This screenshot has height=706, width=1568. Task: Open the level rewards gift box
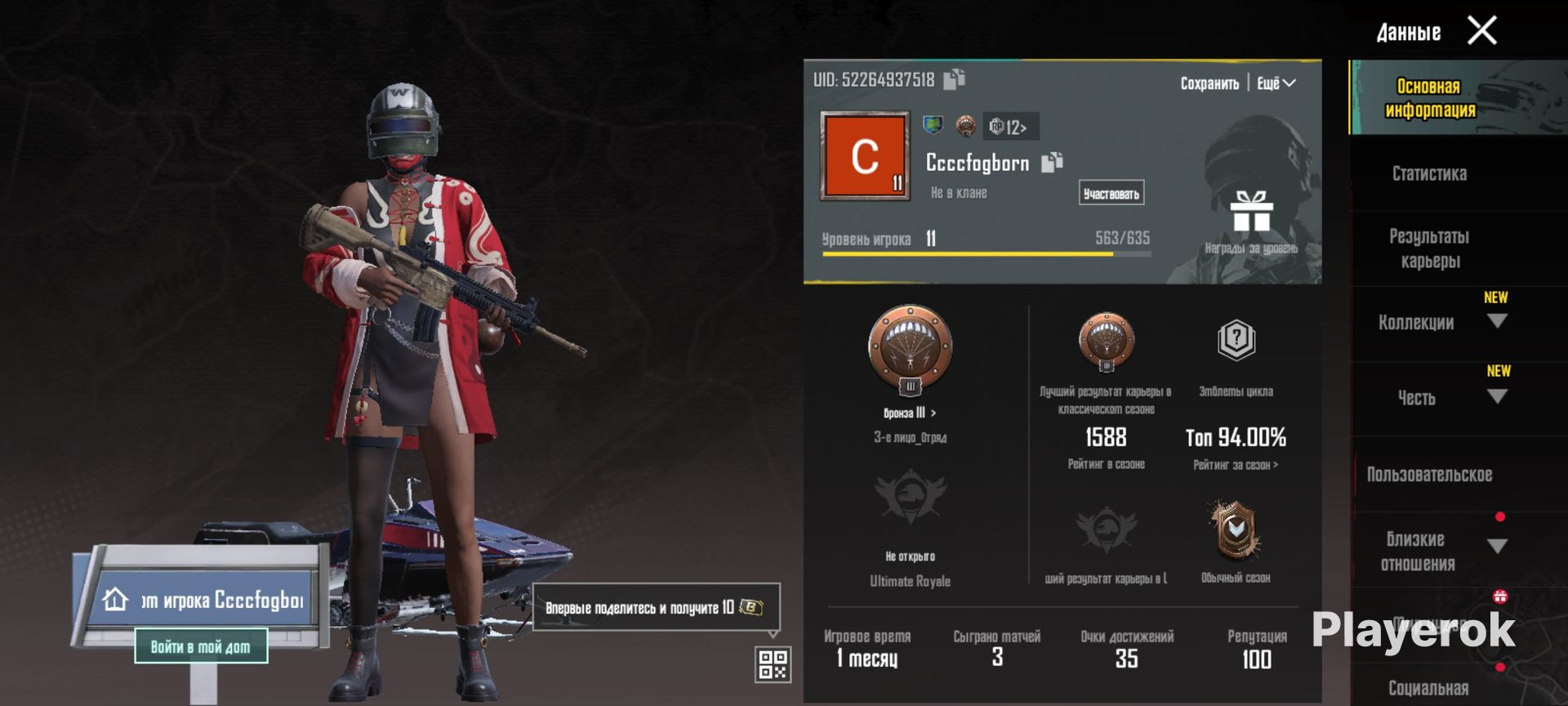pos(1251,212)
